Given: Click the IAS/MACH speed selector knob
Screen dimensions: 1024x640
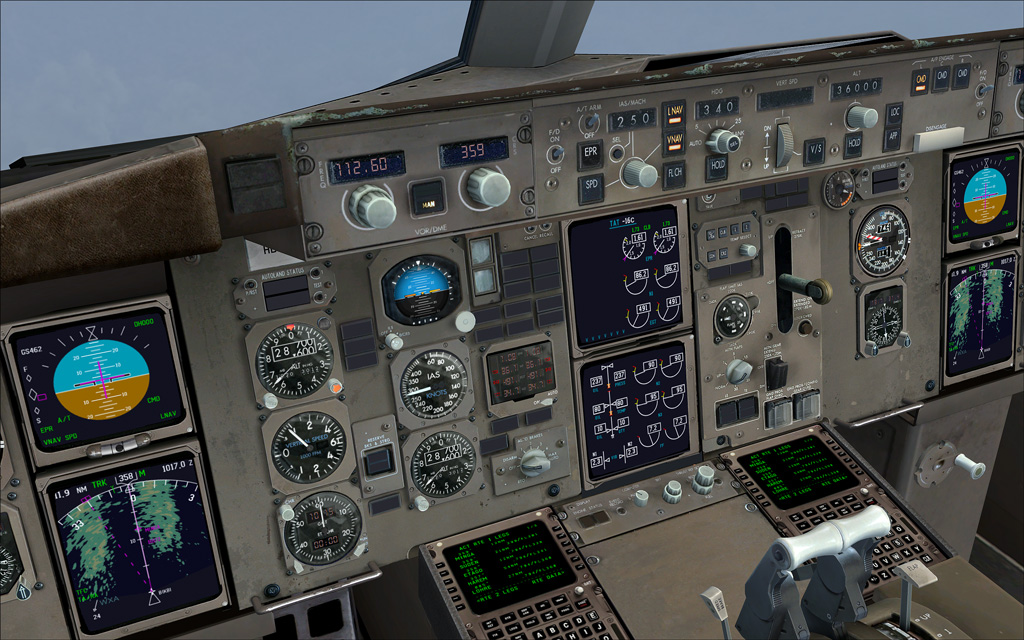Looking at the screenshot, I should [x=636, y=172].
